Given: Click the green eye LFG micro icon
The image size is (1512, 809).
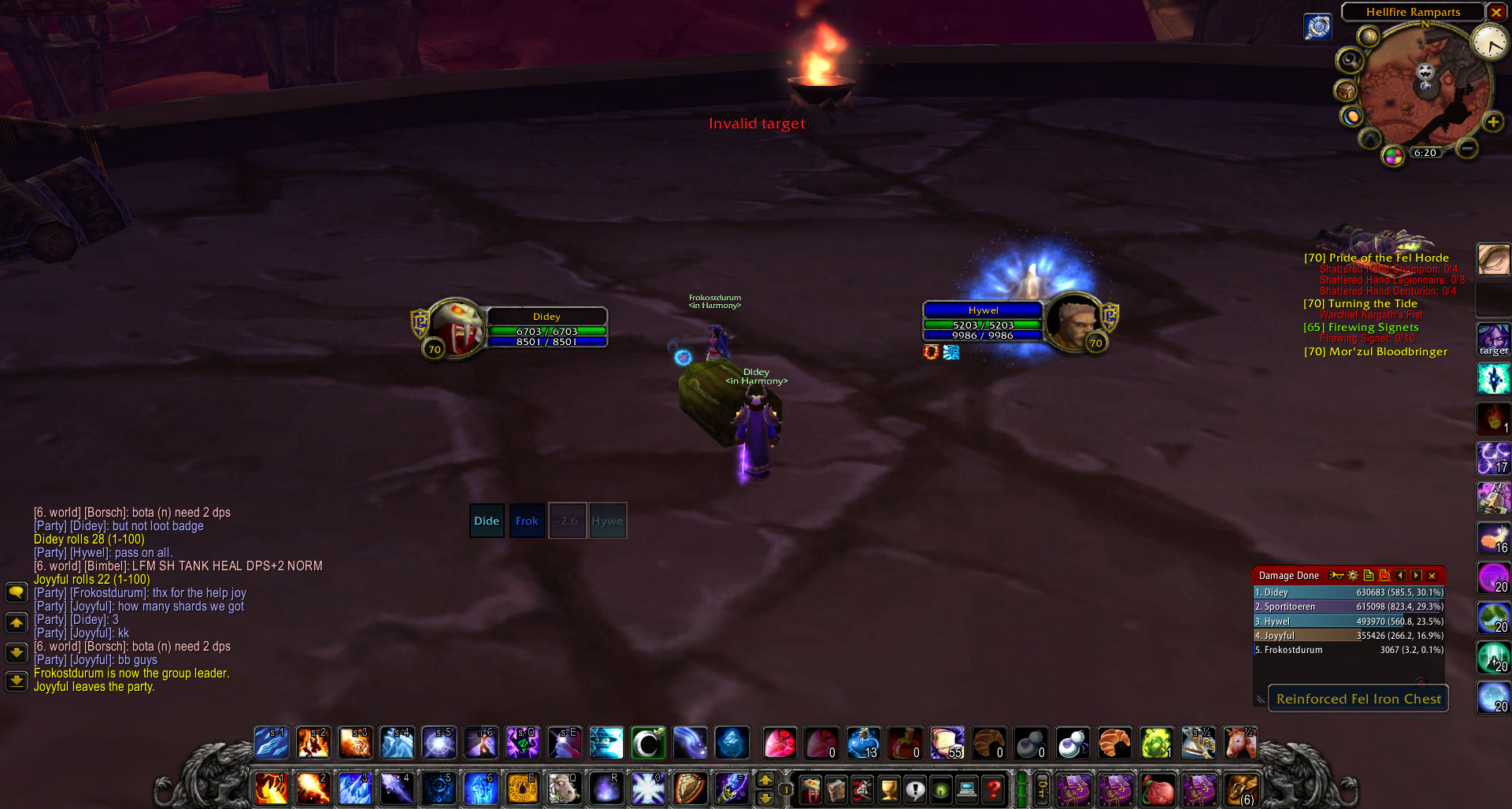Looking at the screenshot, I should (942, 789).
